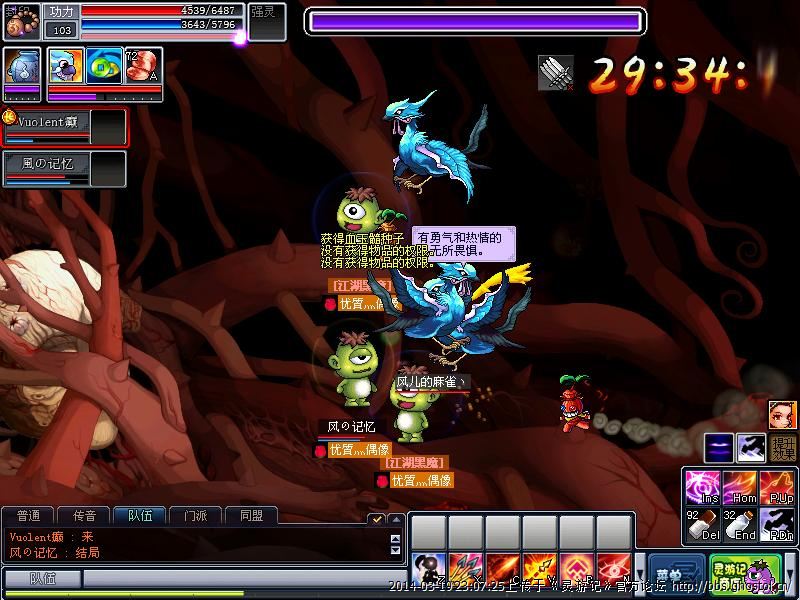Switch to the 门派 sect chat tab

pyautogui.click(x=195, y=516)
